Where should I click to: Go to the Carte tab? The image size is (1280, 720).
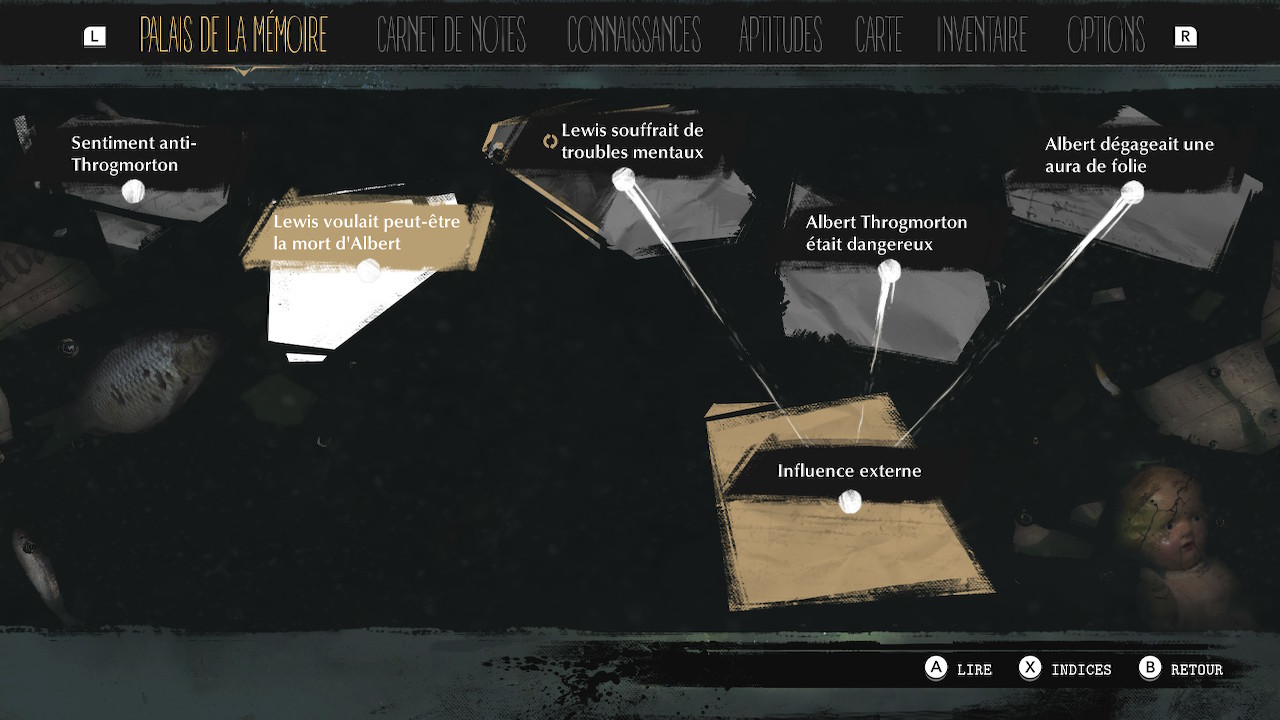coord(879,36)
